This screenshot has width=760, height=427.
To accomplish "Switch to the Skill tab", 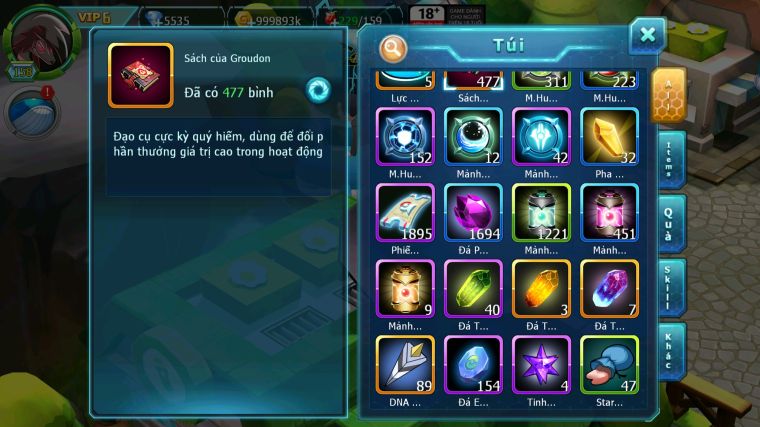I will [x=672, y=287].
